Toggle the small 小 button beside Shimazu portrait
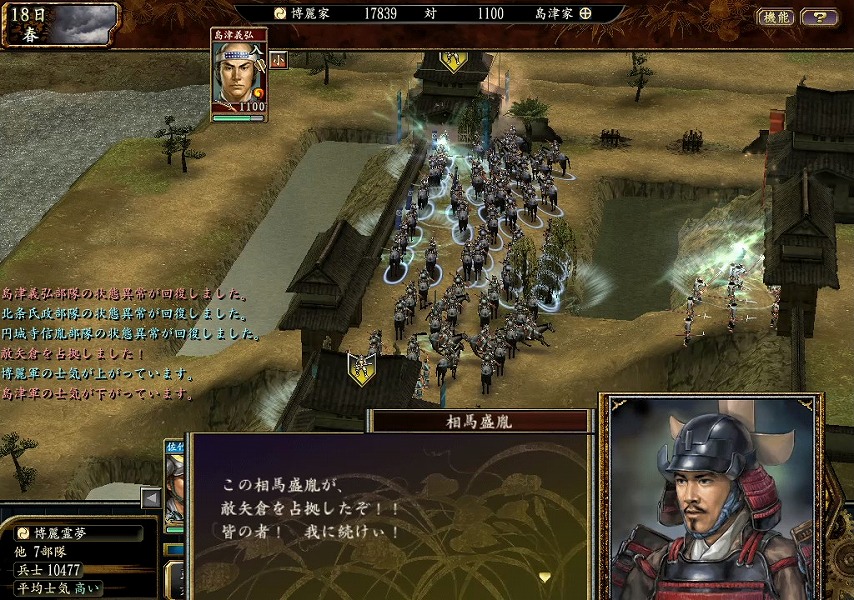The image size is (854, 600). [x=278, y=60]
